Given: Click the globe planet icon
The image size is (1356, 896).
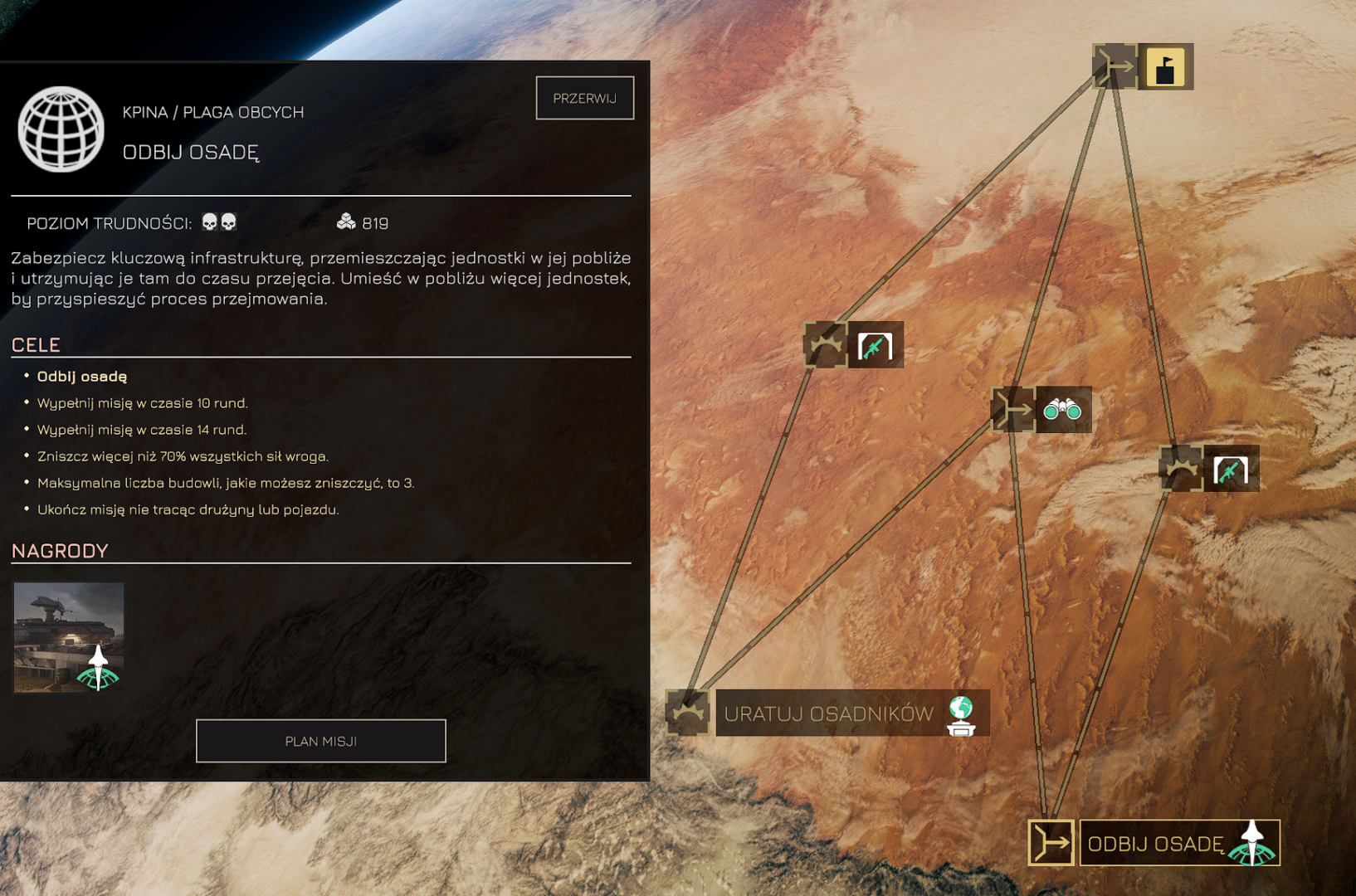Looking at the screenshot, I should pos(61,129).
